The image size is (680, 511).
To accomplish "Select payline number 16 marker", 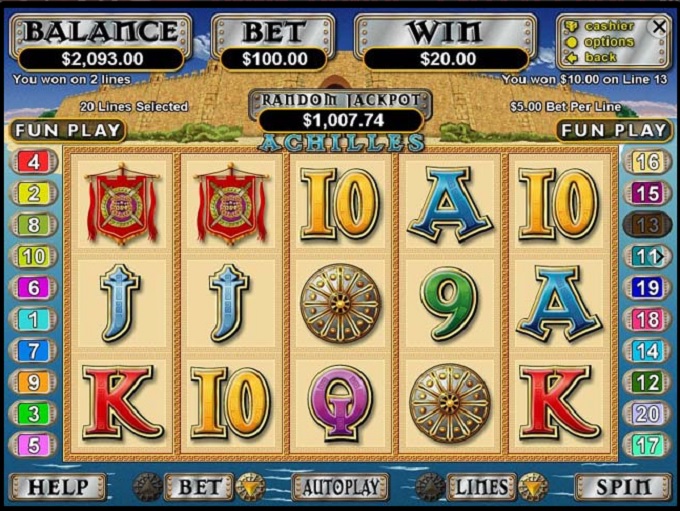I will [647, 161].
